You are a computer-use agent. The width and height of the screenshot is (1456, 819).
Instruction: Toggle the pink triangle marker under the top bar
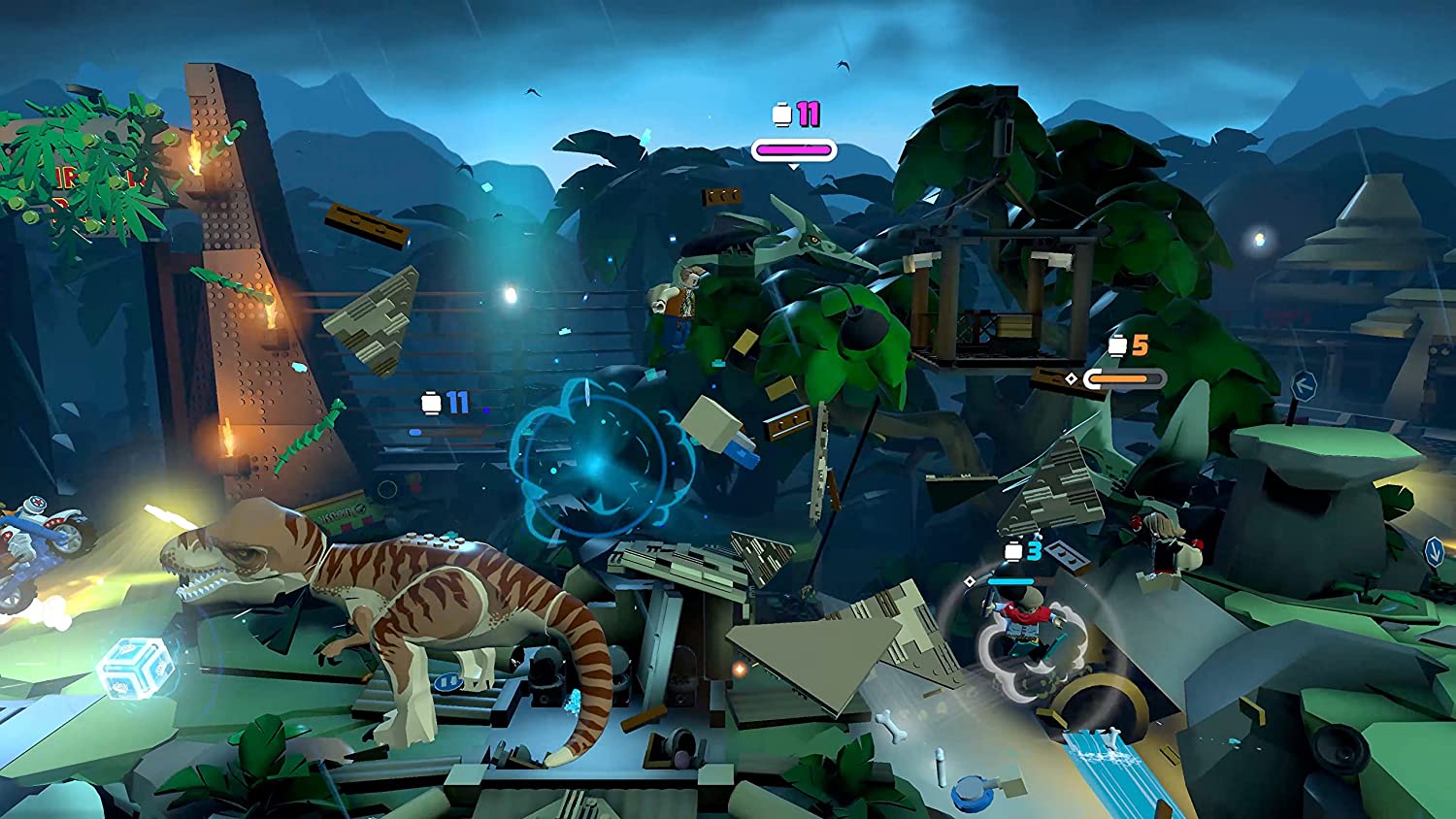pyautogui.click(x=794, y=167)
